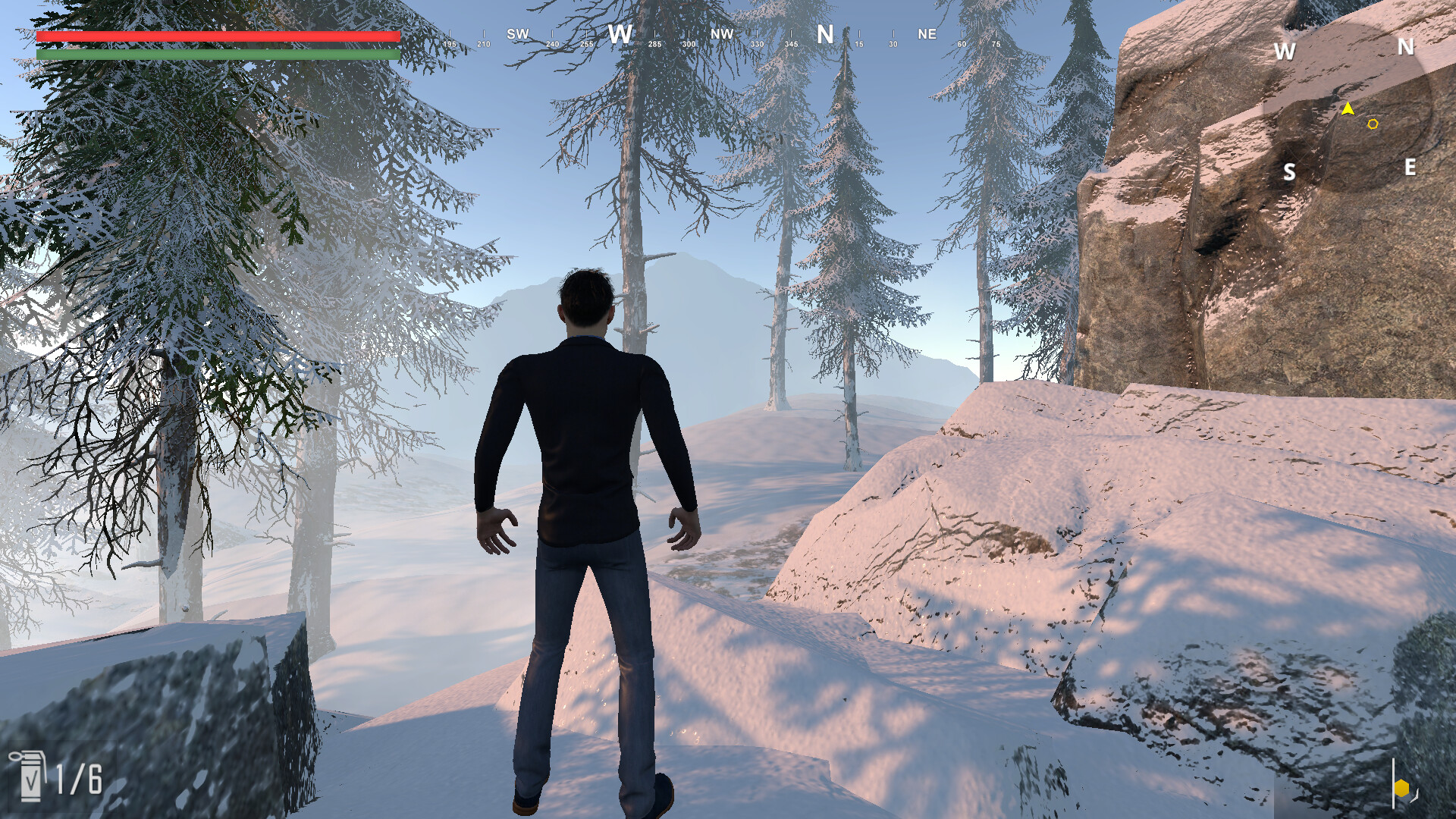
Task: Click the white vertical bar near the hexagon icon
Action: pos(1393,783)
